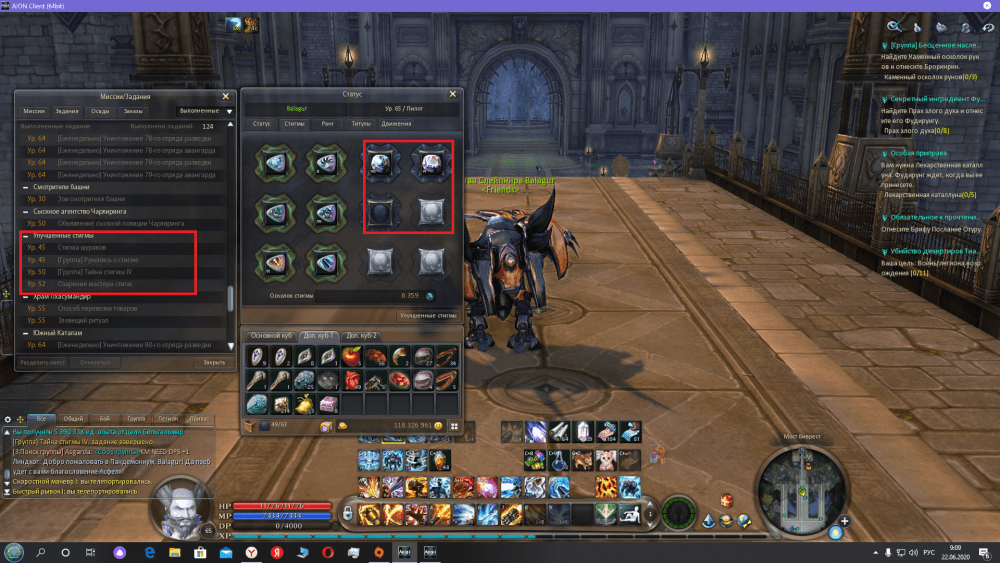
Task: Open the Ранг tab
Action: [327, 124]
